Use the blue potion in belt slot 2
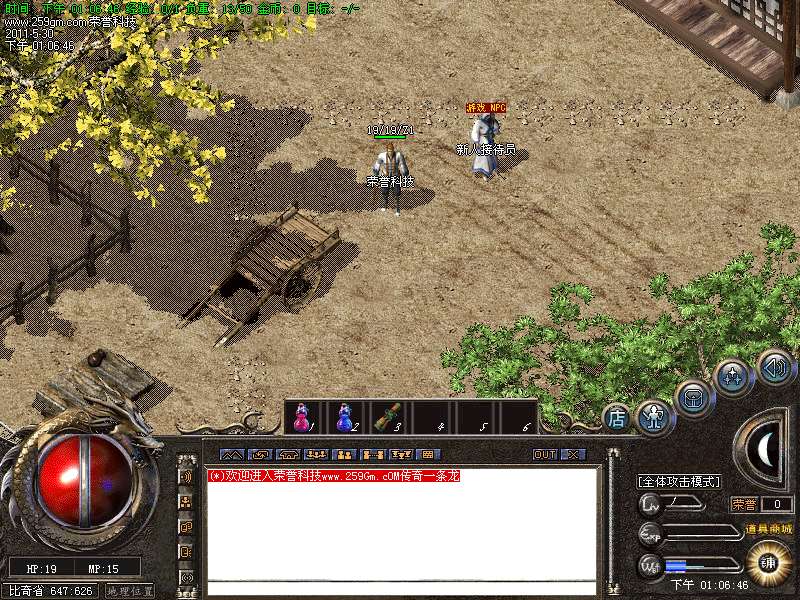 [x=344, y=418]
